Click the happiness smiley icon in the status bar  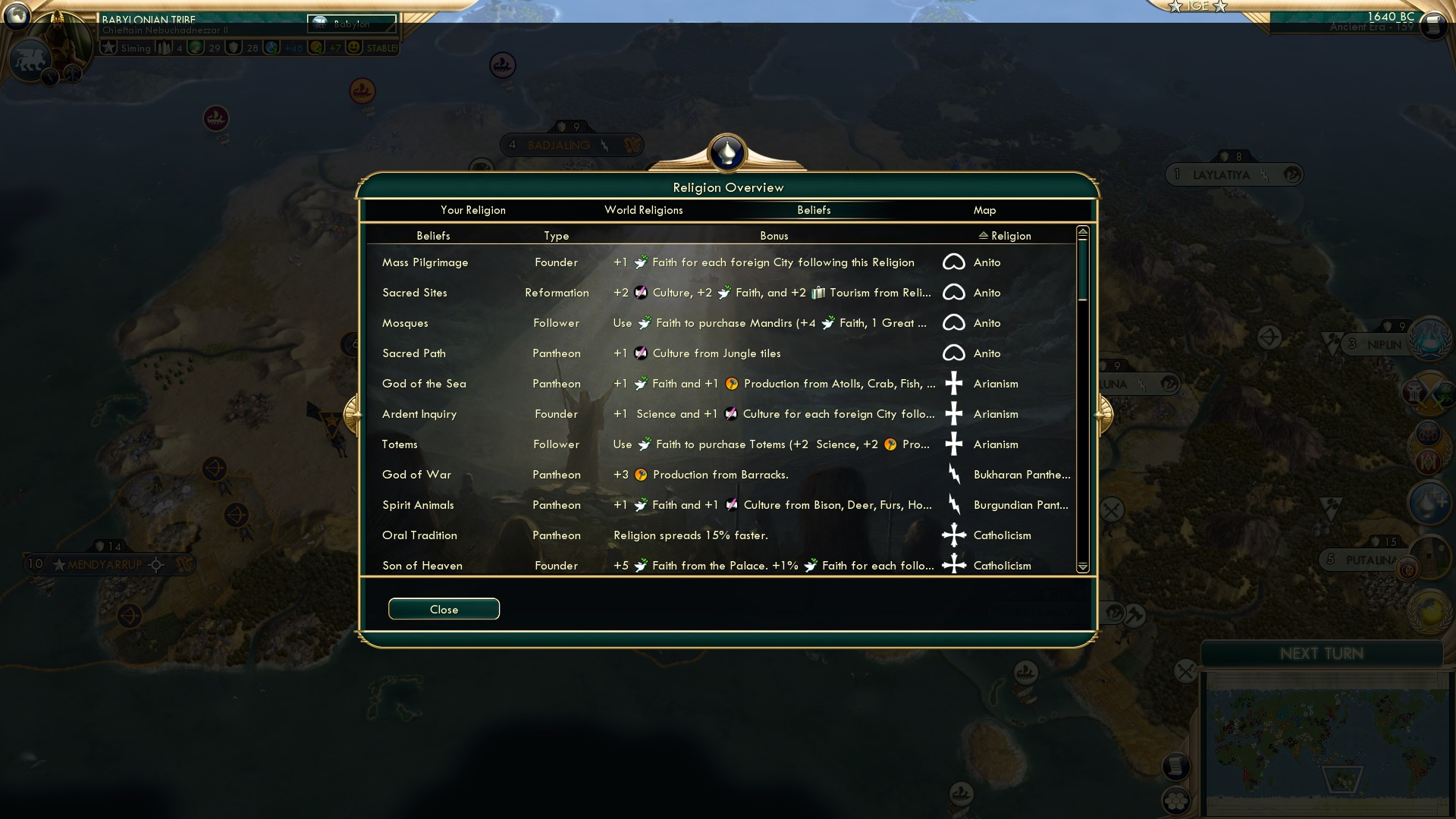click(x=353, y=47)
